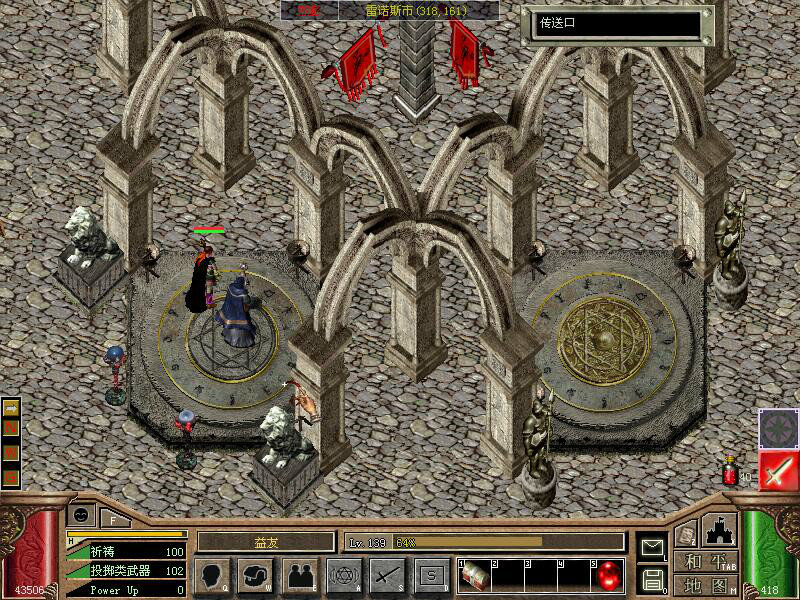Image resolution: width=800 pixels, height=600 pixels.
Task: Select the red sword attack skill icon
Action: (777, 470)
